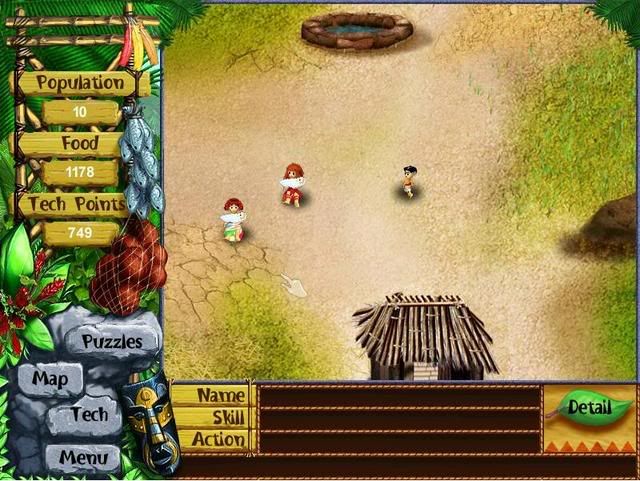This screenshot has width=640, height=481.
Task: Open the Tech screen
Action: tap(89, 415)
